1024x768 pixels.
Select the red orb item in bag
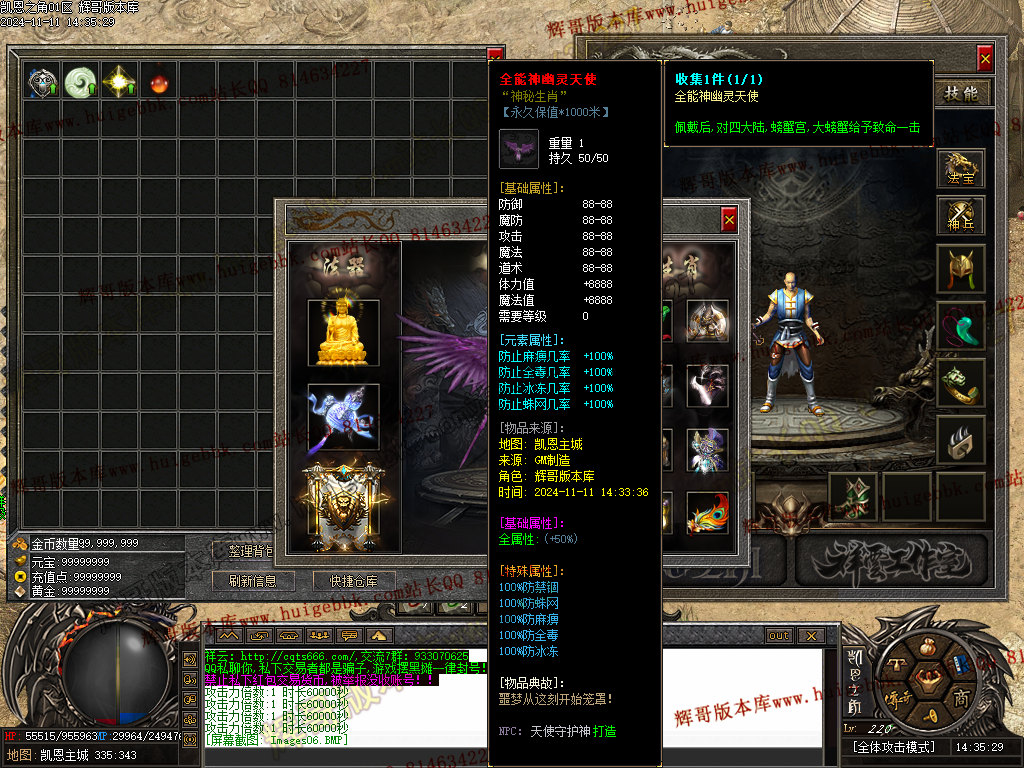pyautogui.click(x=157, y=82)
